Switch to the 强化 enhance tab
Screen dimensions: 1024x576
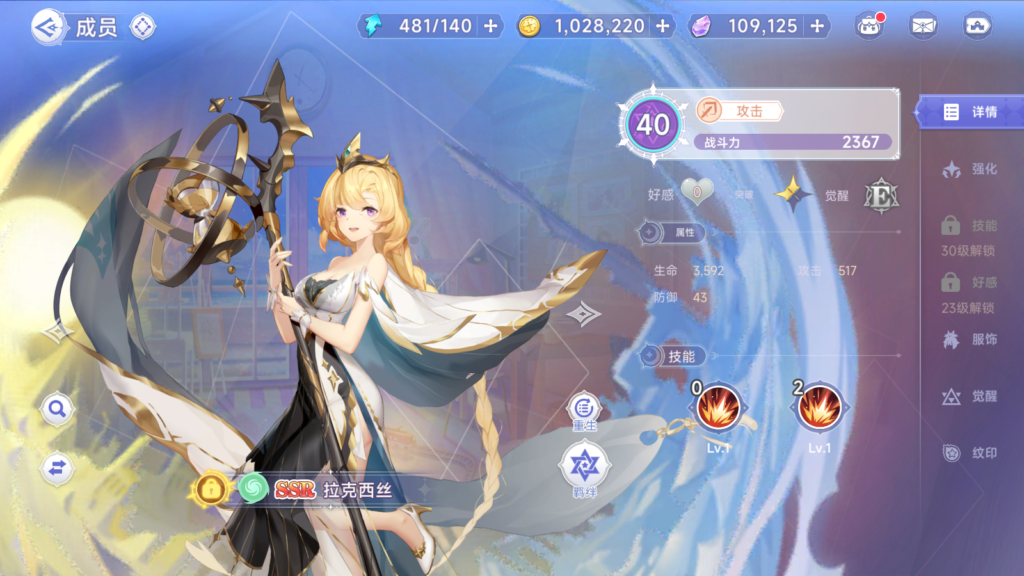point(970,169)
